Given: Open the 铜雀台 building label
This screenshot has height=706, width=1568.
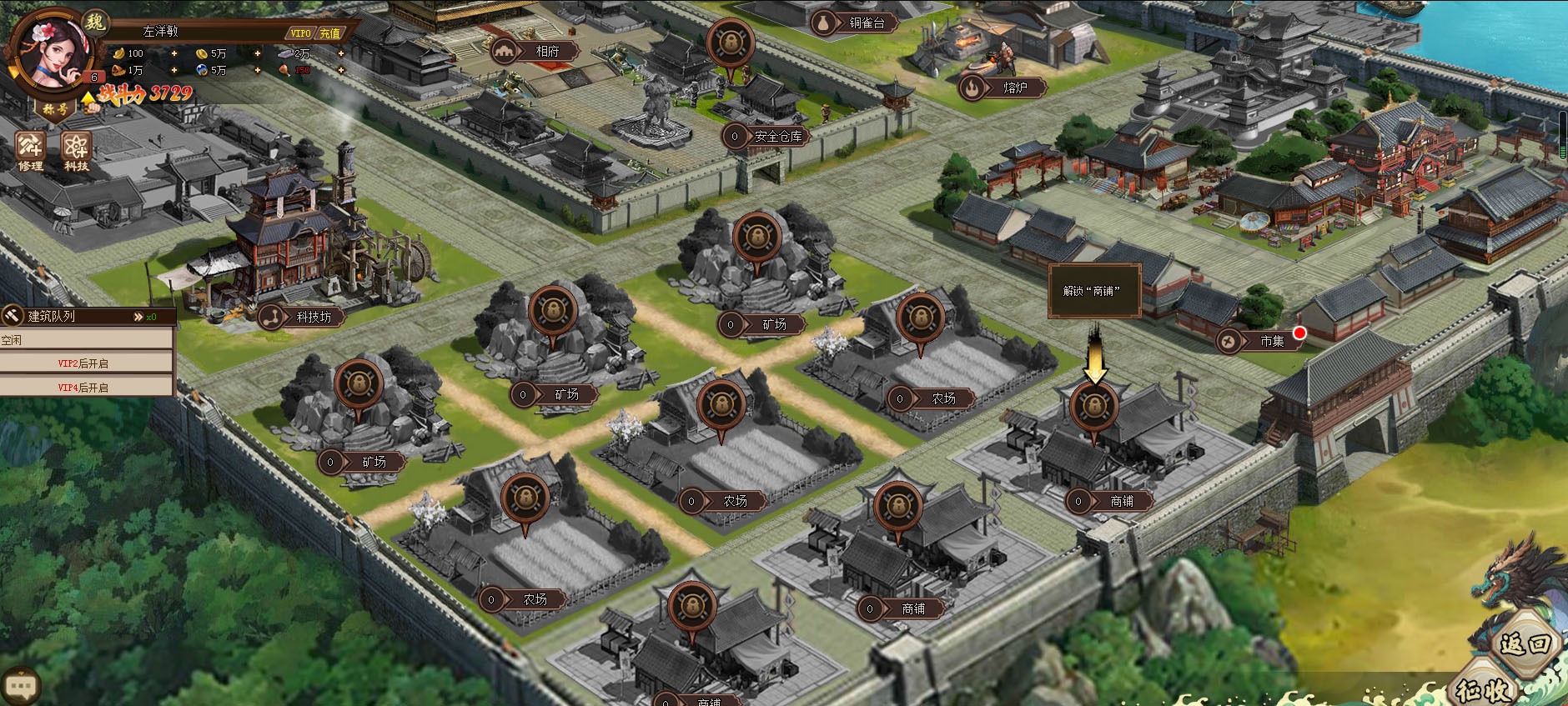Looking at the screenshot, I should (x=867, y=23).
